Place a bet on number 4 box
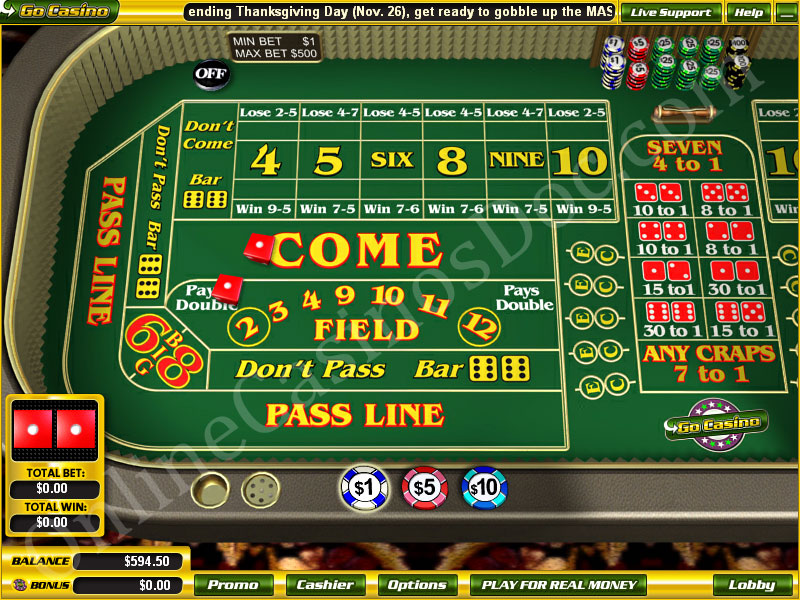 point(265,159)
